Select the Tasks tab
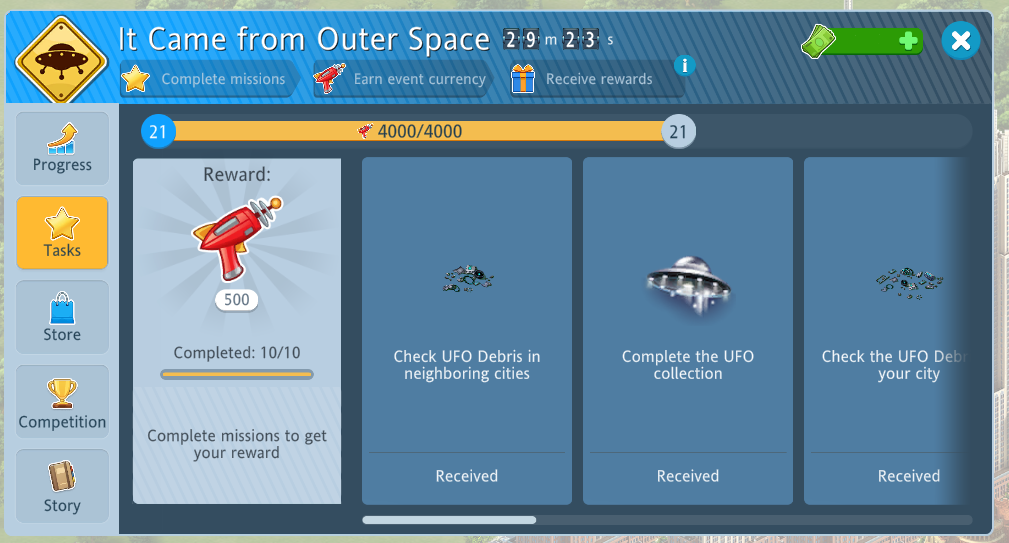 click(62, 232)
